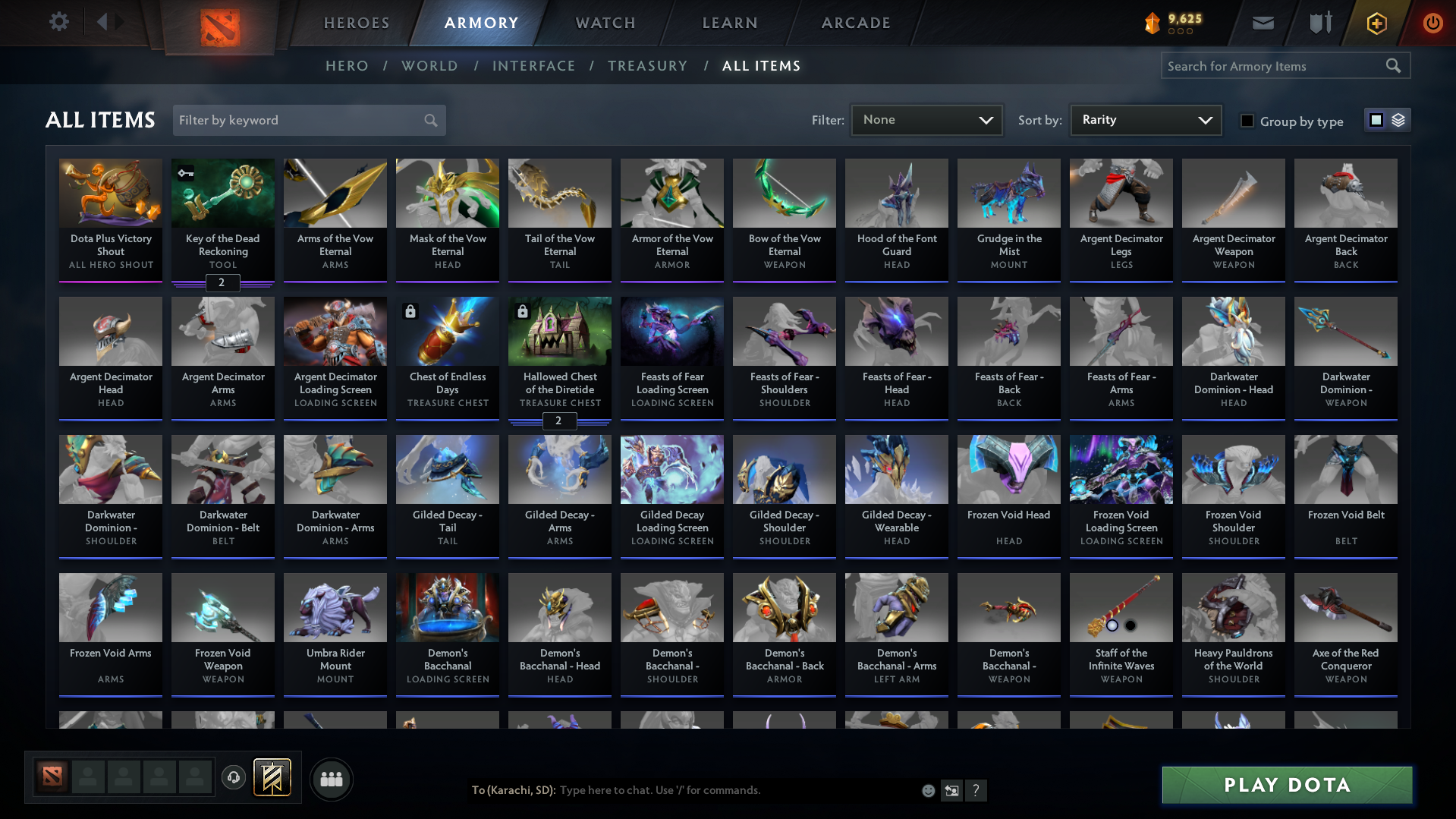
Task: Select the headset voice chat icon
Action: (x=233, y=778)
